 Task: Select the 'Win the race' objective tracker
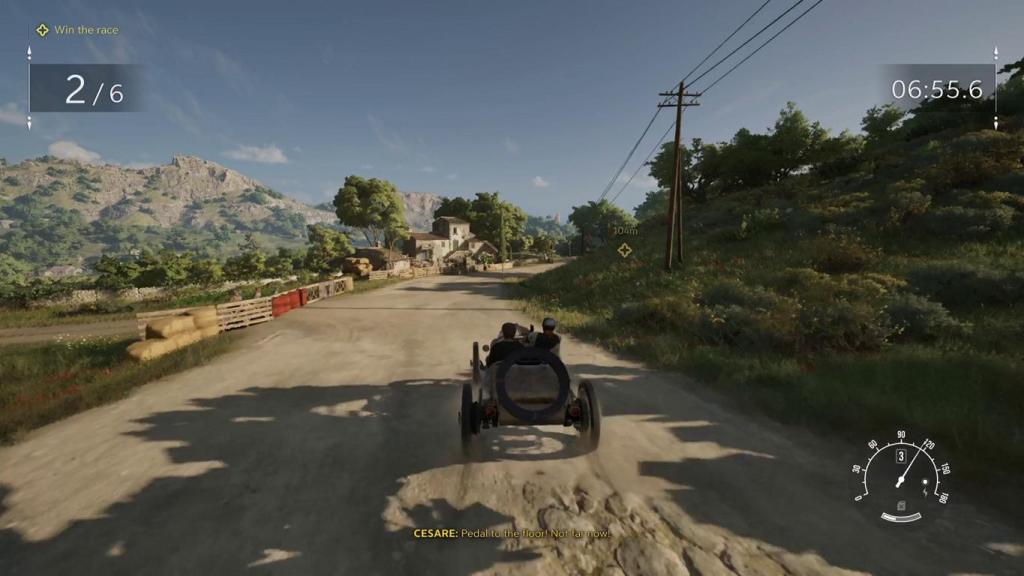pos(77,30)
